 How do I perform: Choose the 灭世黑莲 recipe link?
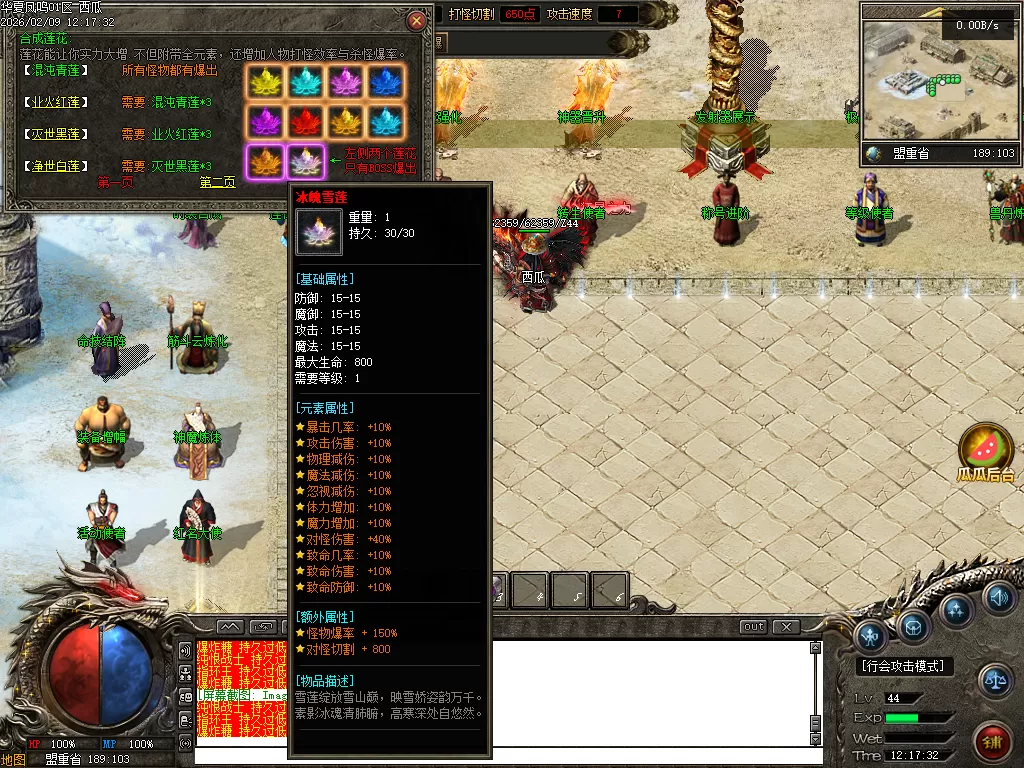tap(56, 134)
